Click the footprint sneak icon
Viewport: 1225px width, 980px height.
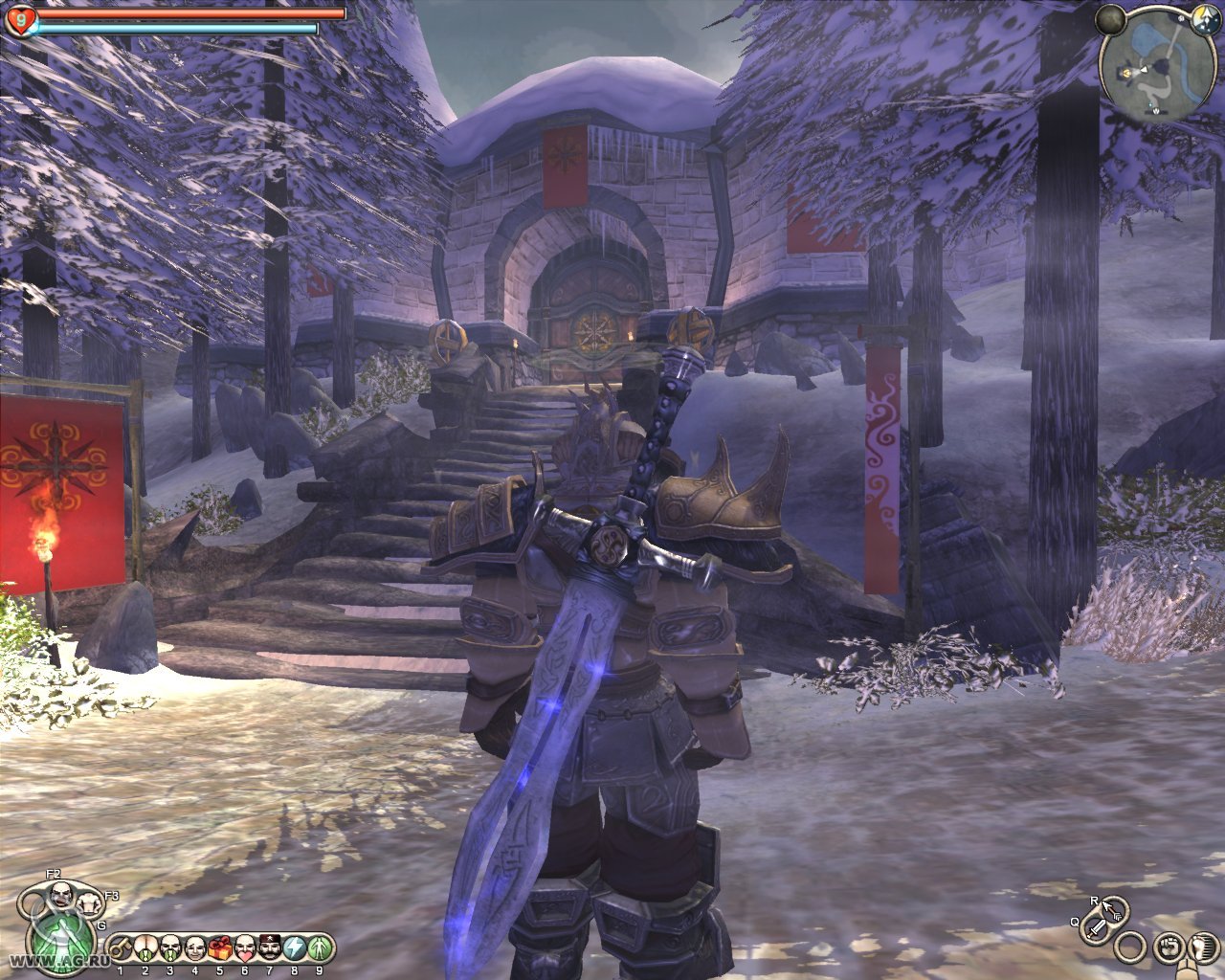1203,947
